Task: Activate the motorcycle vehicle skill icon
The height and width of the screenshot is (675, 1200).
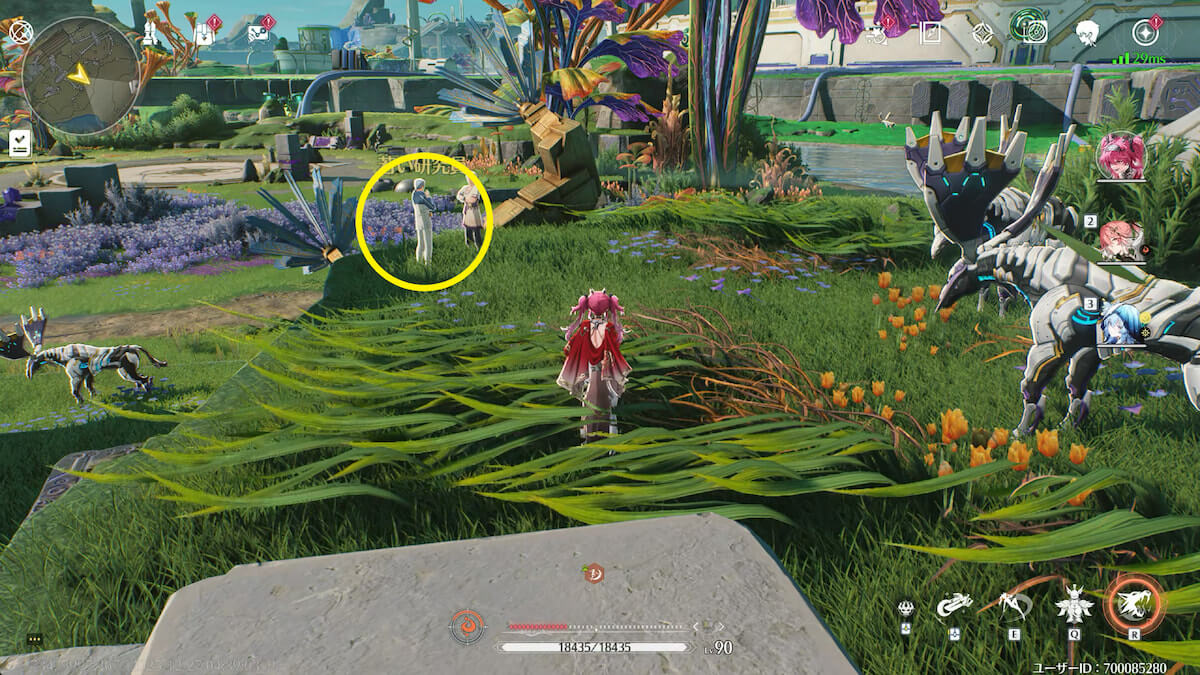Action: [x=954, y=604]
